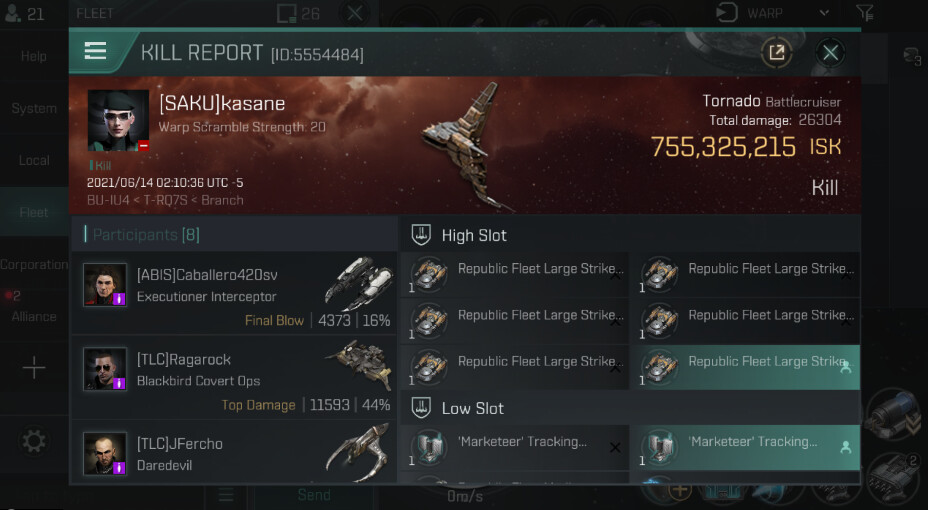This screenshot has width=928, height=510.
Task: Share the kill report via export icon
Action: (x=776, y=53)
